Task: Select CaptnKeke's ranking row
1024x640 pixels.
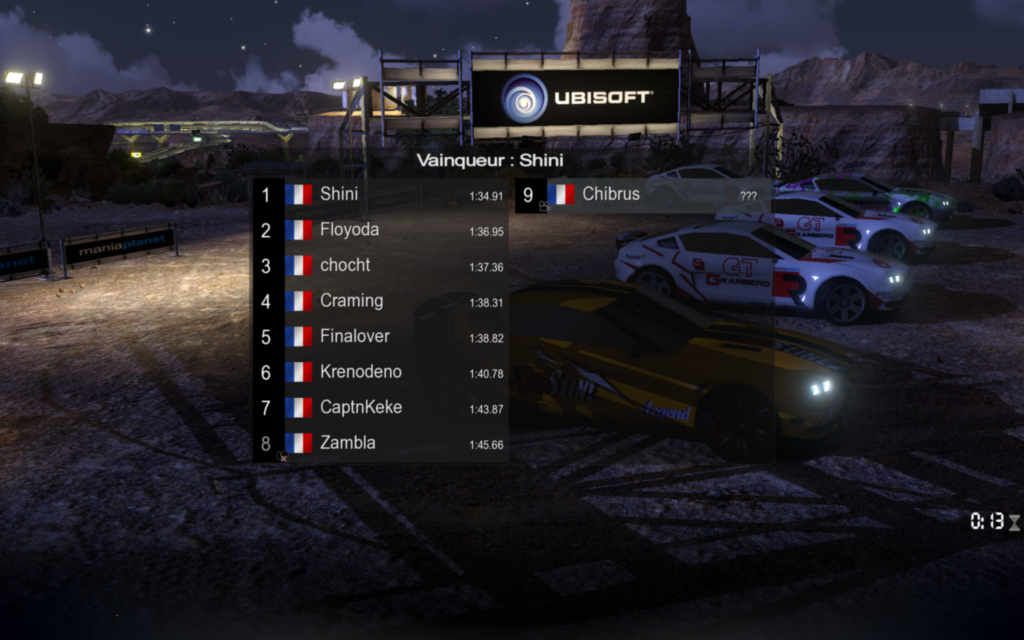Action: point(380,408)
